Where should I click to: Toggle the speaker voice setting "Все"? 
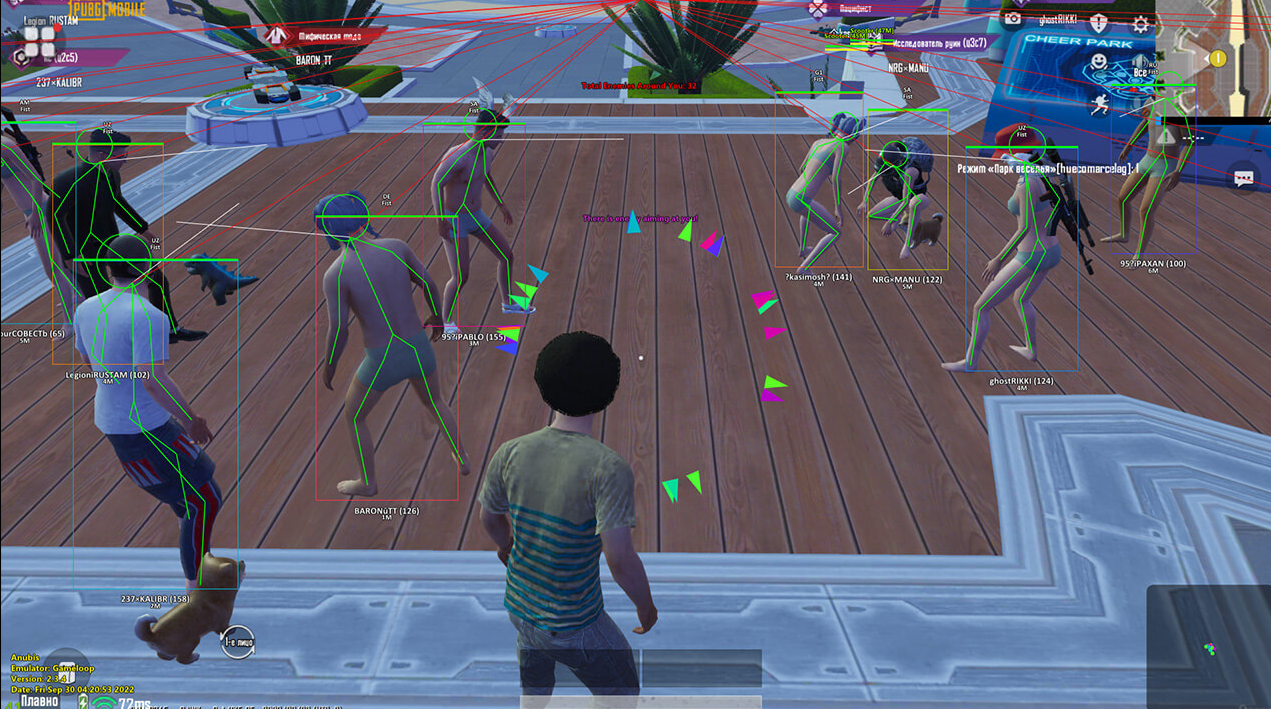tap(1140, 70)
